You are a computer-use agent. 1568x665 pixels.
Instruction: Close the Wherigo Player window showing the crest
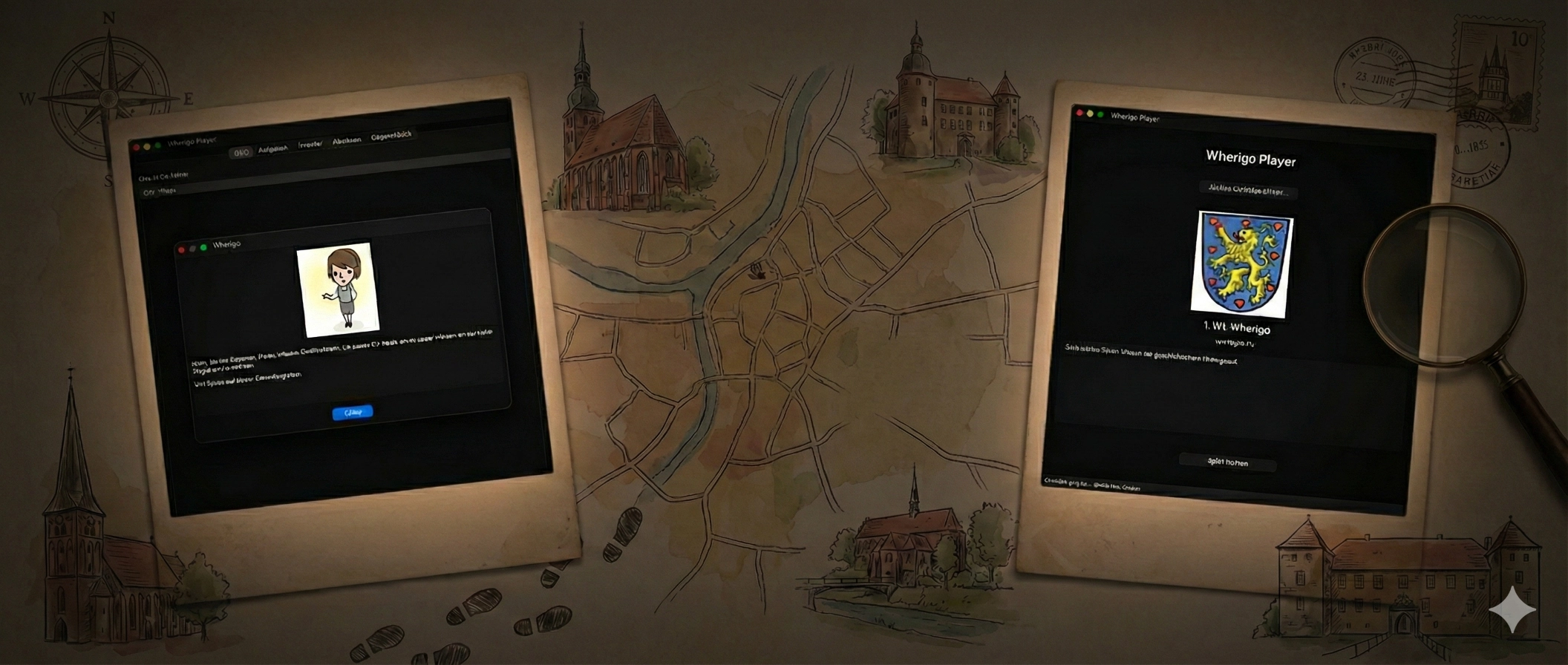pos(1079,113)
